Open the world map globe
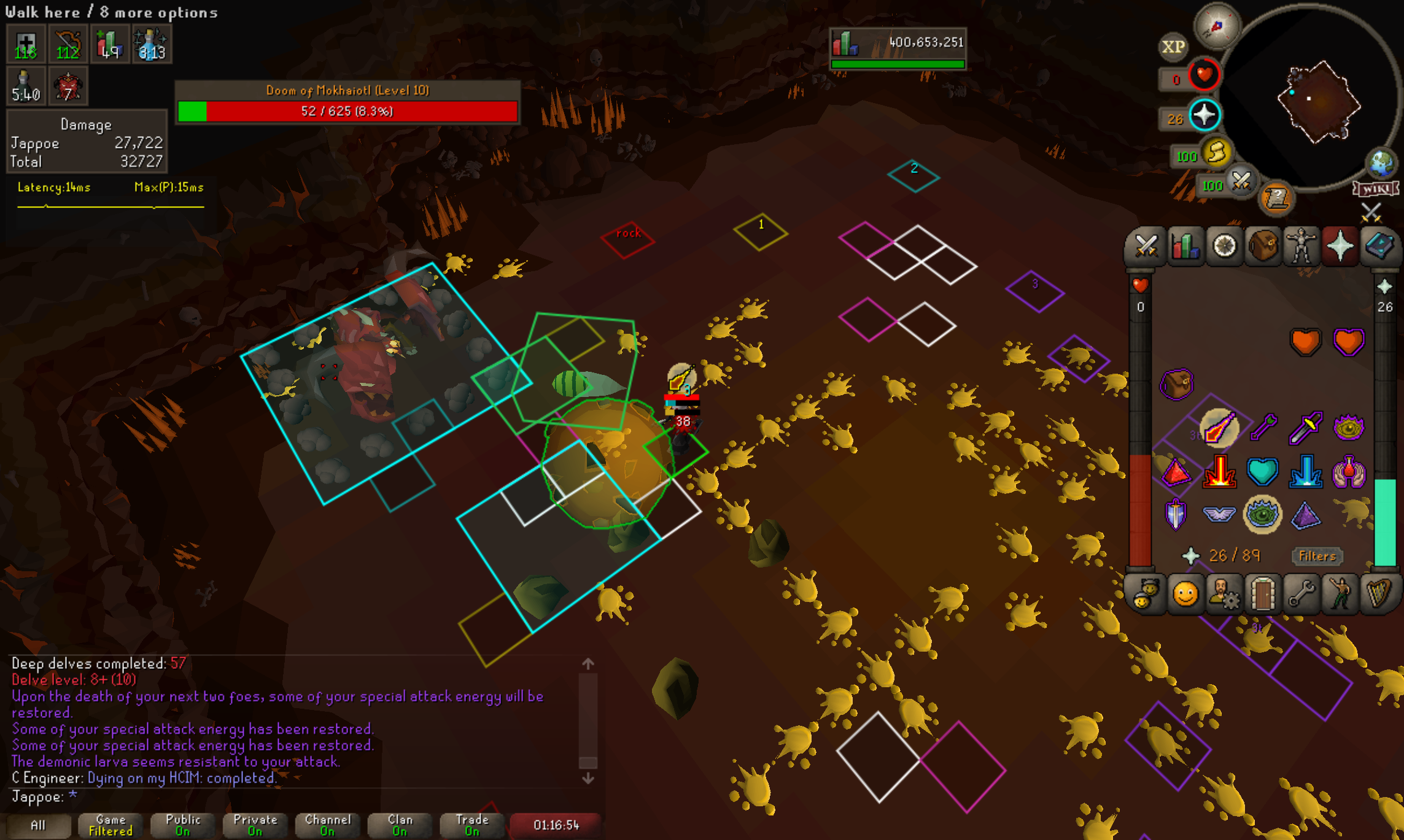 pyautogui.click(x=1381, y=163)
